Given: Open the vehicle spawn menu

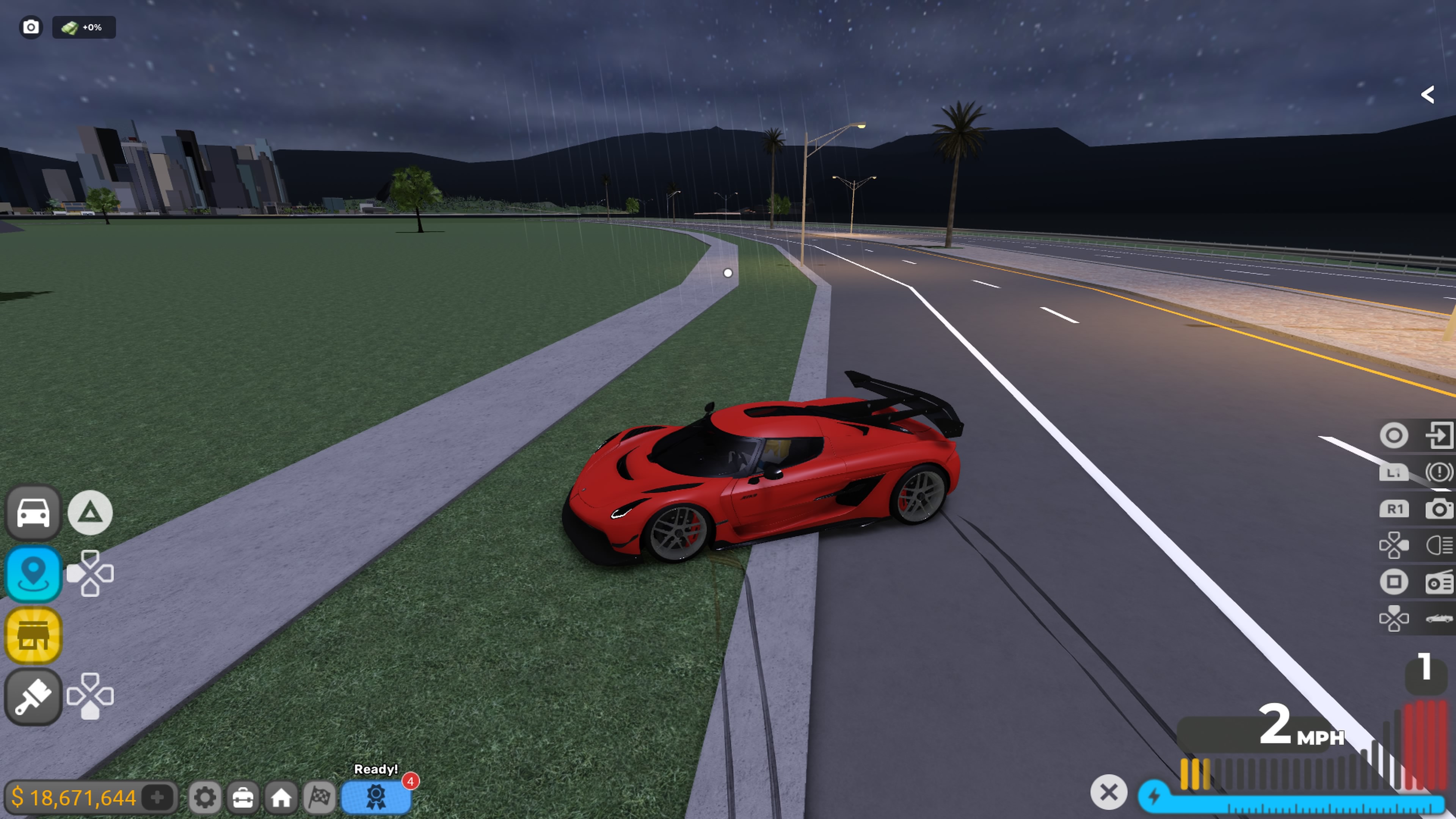Looking at the screenshot, I should click(33, 513).
